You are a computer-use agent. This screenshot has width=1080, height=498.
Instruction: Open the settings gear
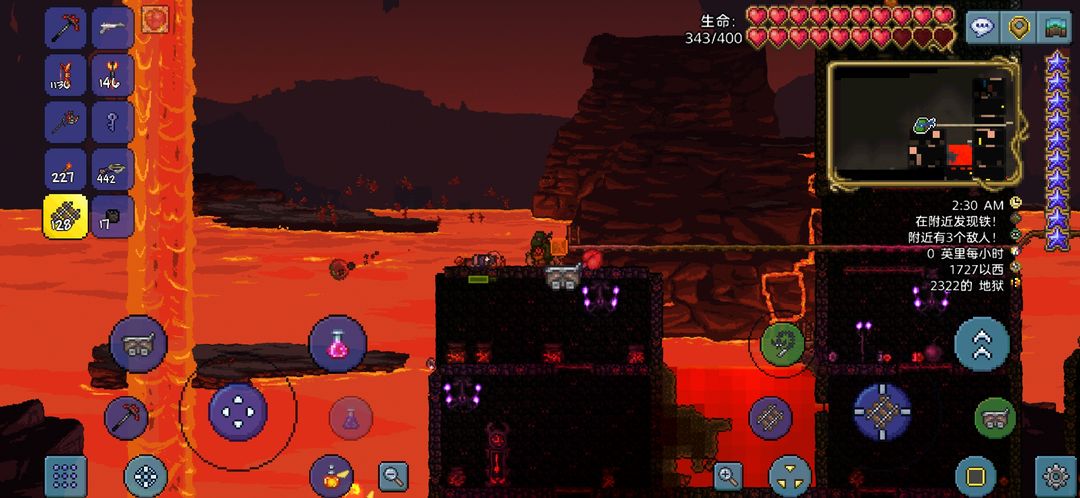pyautogui.click(x=1056, y=475)
